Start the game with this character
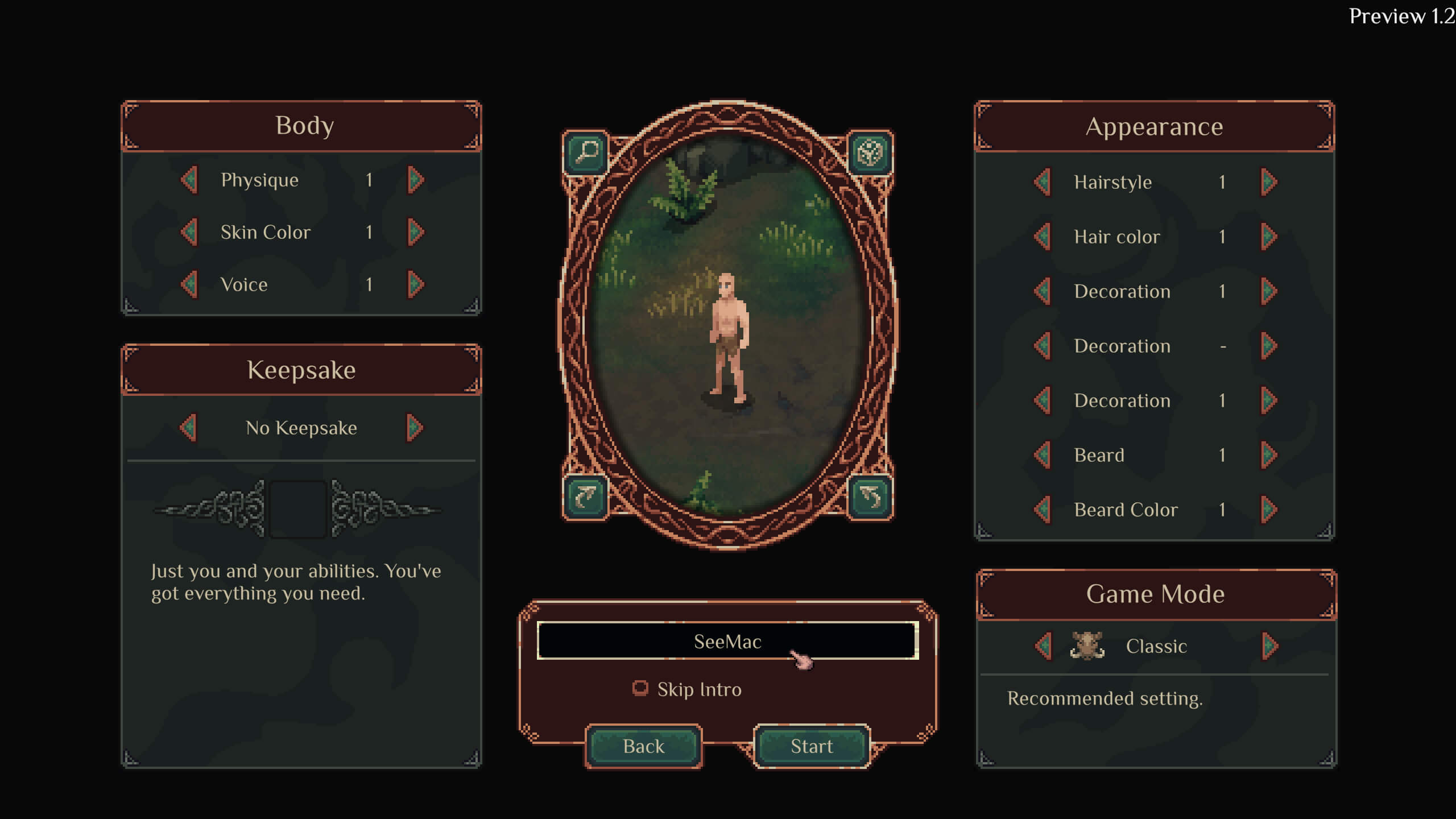Screen dimensions: 1456x819 tap(812, 746)
